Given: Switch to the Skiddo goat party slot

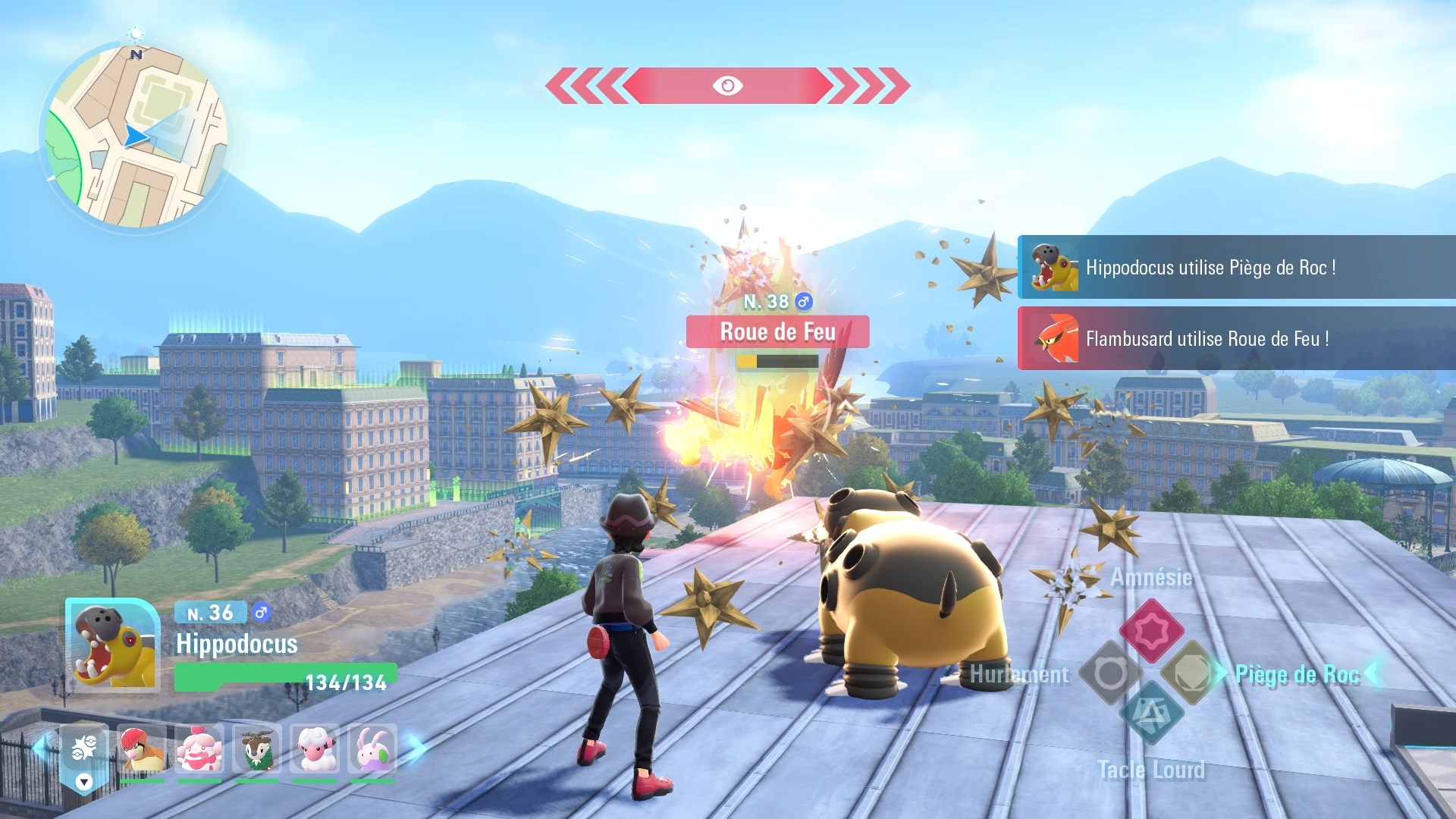Looking at the screenshot, I should pyautogui.click(x=257, y=749).
